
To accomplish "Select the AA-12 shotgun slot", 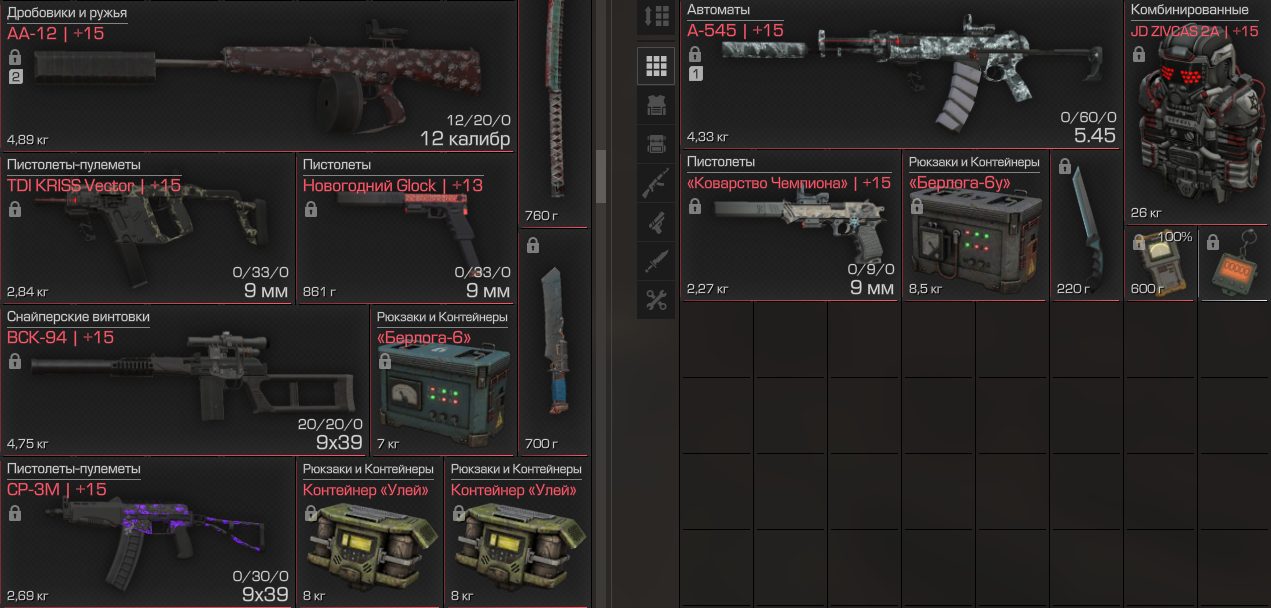I will pyautogui.click(x=258, y=80).
